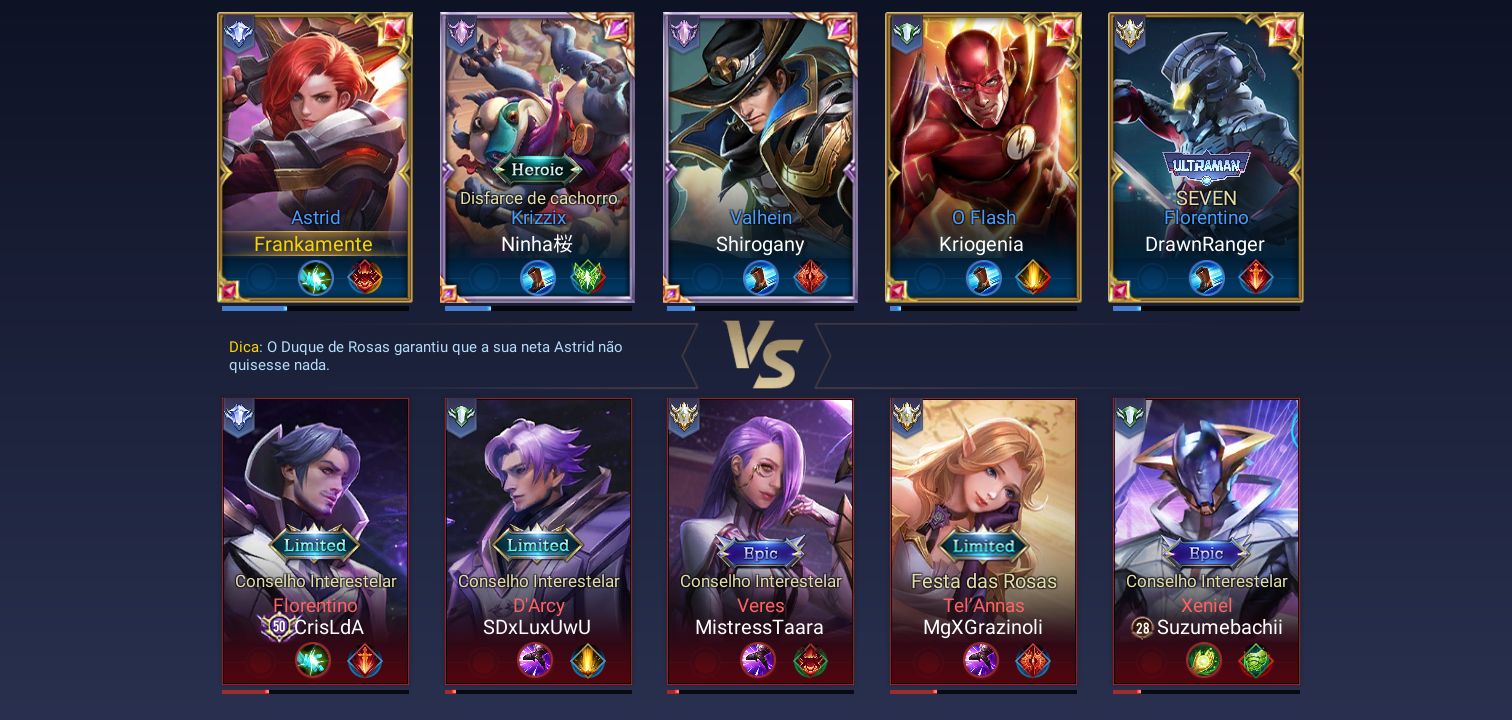
Task: Select the player name Ninha桜
Action: point(537,244)
